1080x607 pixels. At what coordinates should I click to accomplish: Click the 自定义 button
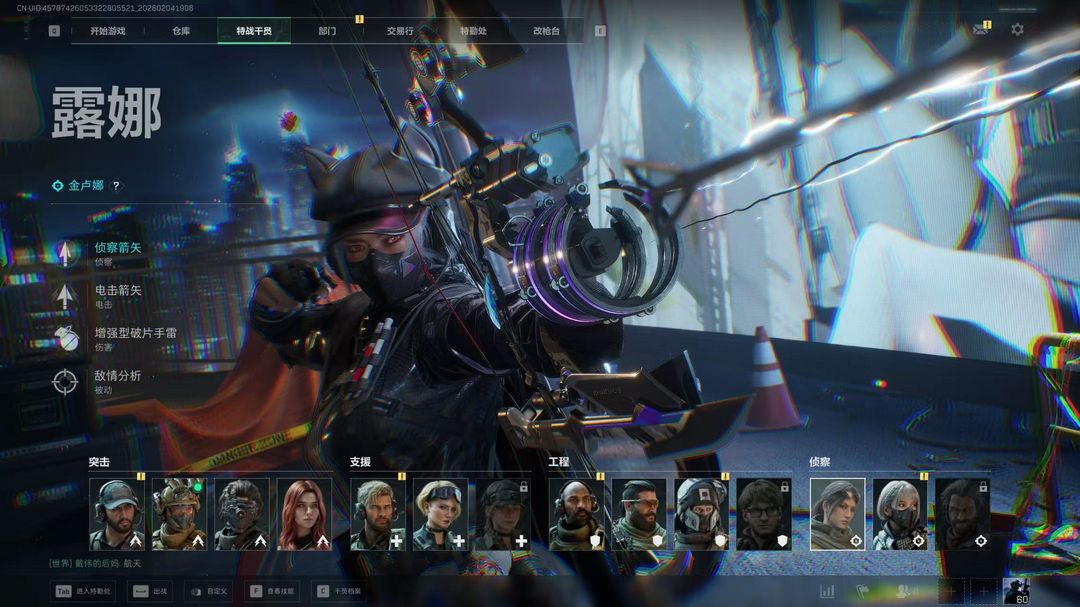(209, 591)
